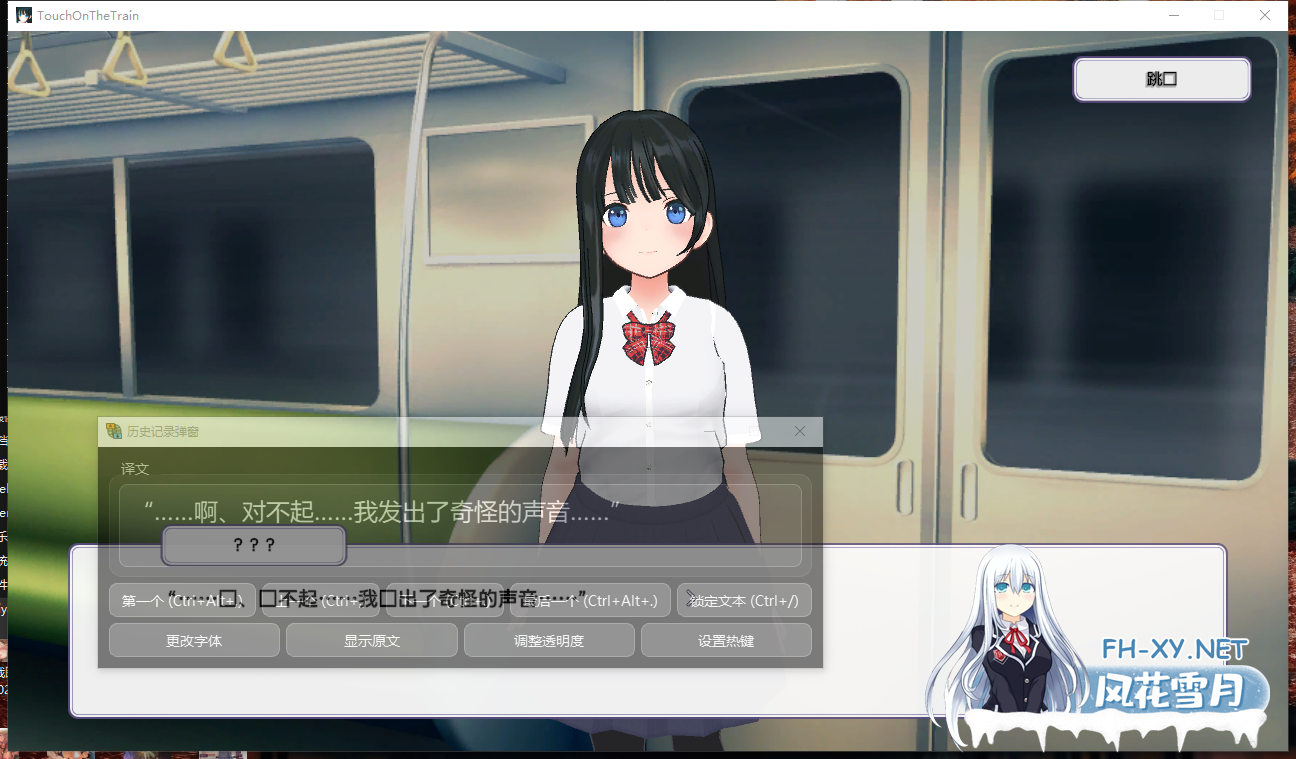Open 设置热键 hotkey settings
Image resolution: width=1296 pixels, height=759 pixels.
point(726,640)
